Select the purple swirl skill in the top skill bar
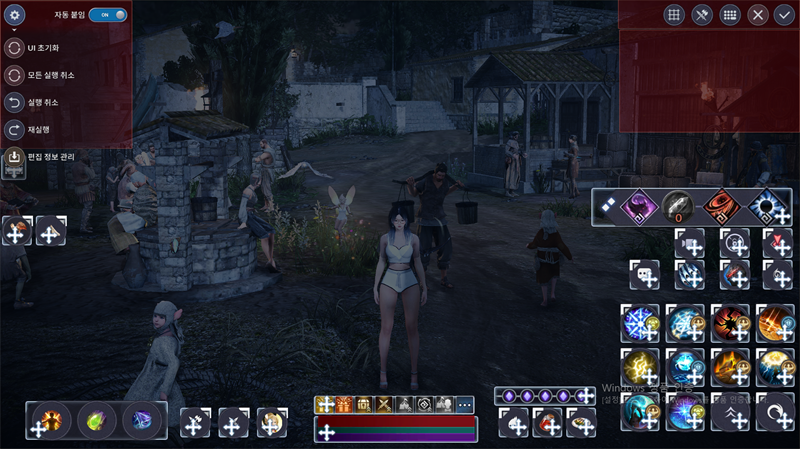The width and height of the screenshot is (800, 449). [637, 207]
